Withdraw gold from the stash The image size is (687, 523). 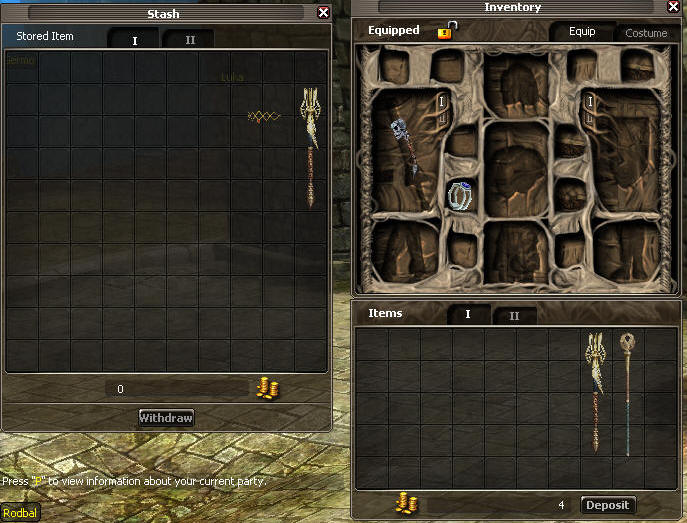point(166,417)
